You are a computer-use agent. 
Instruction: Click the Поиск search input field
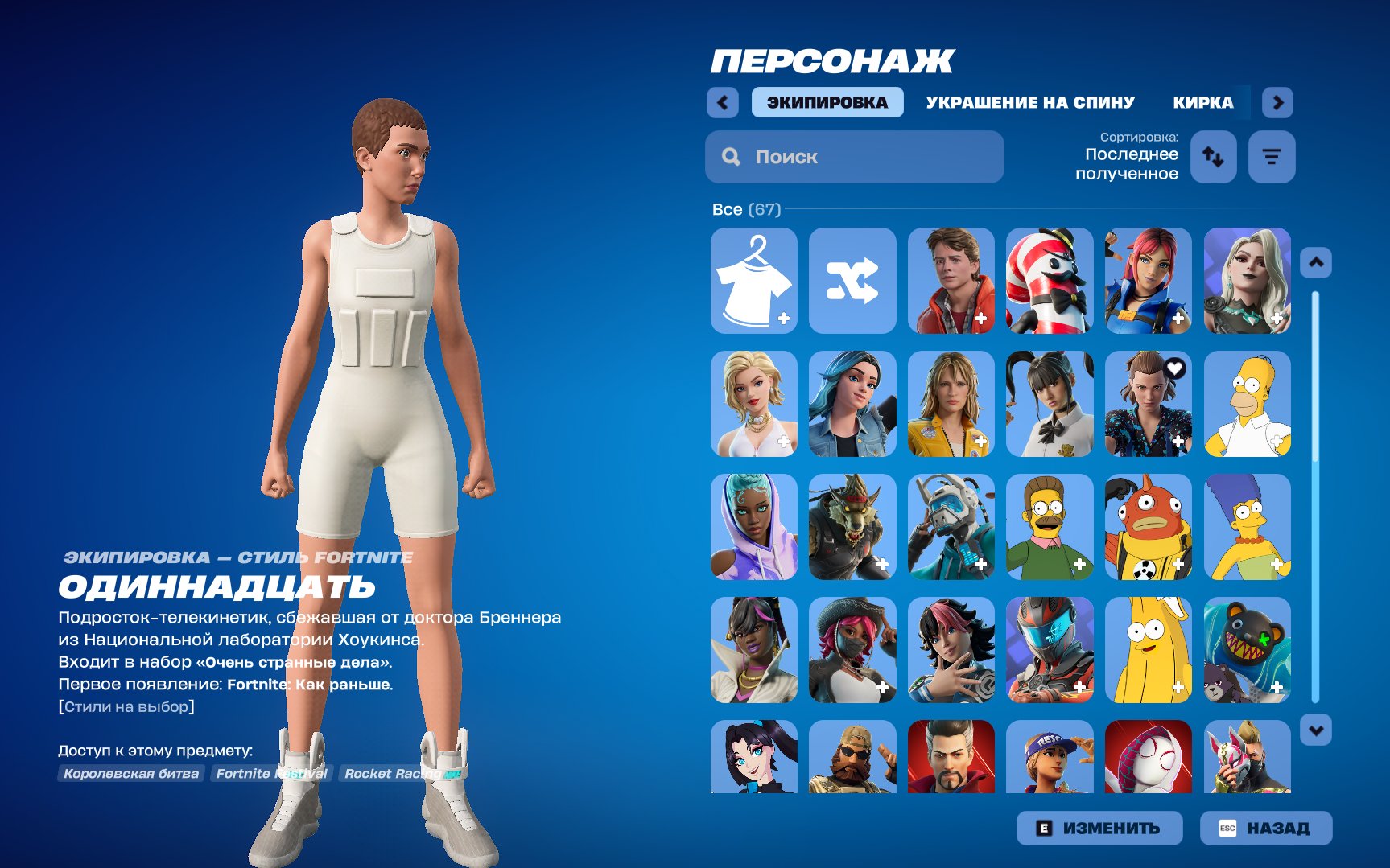pyautogui.click(x=853, y=156)
